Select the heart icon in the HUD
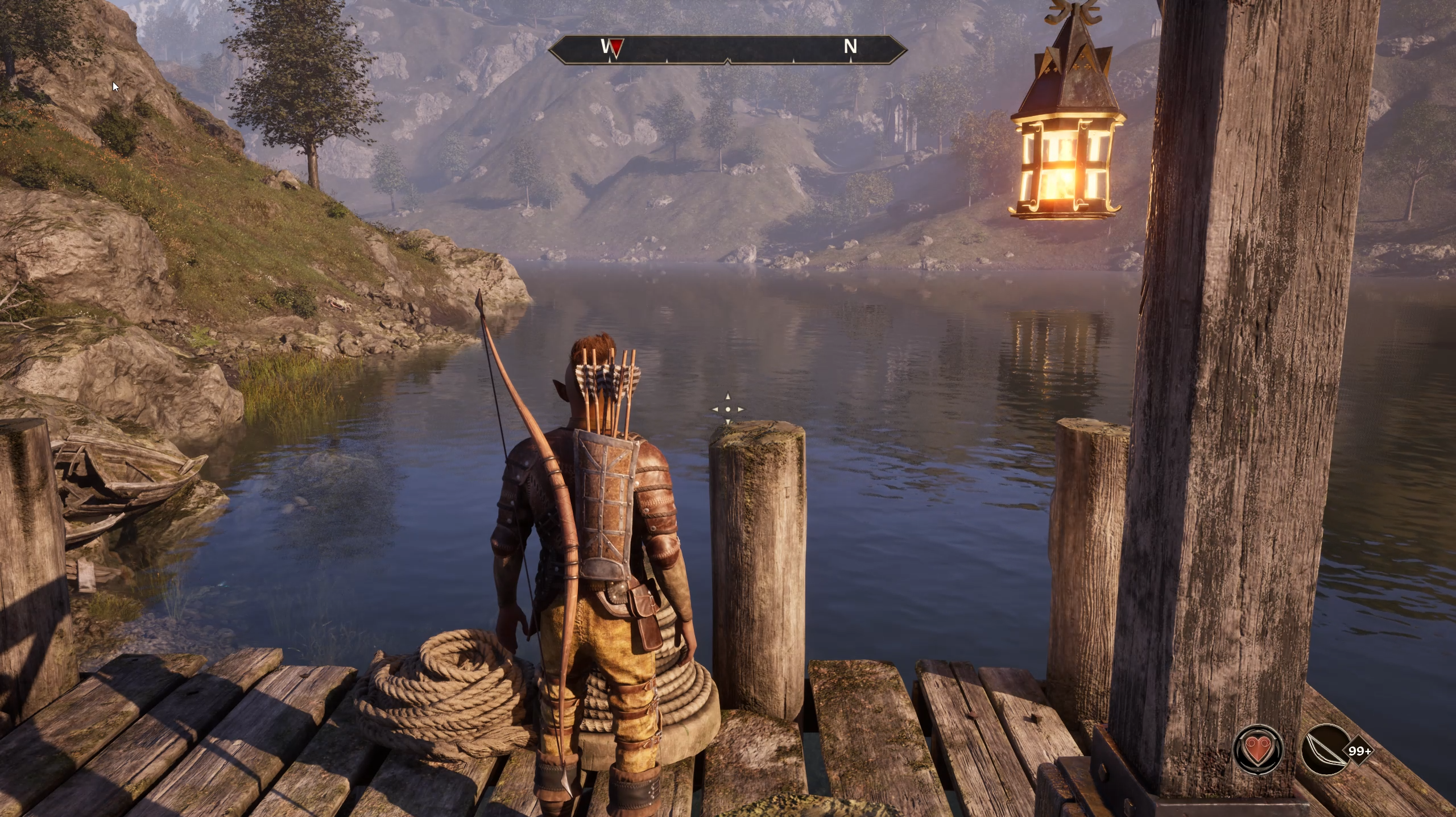The height and width of the screenshot is (817, 1456). pos(1258,750)
